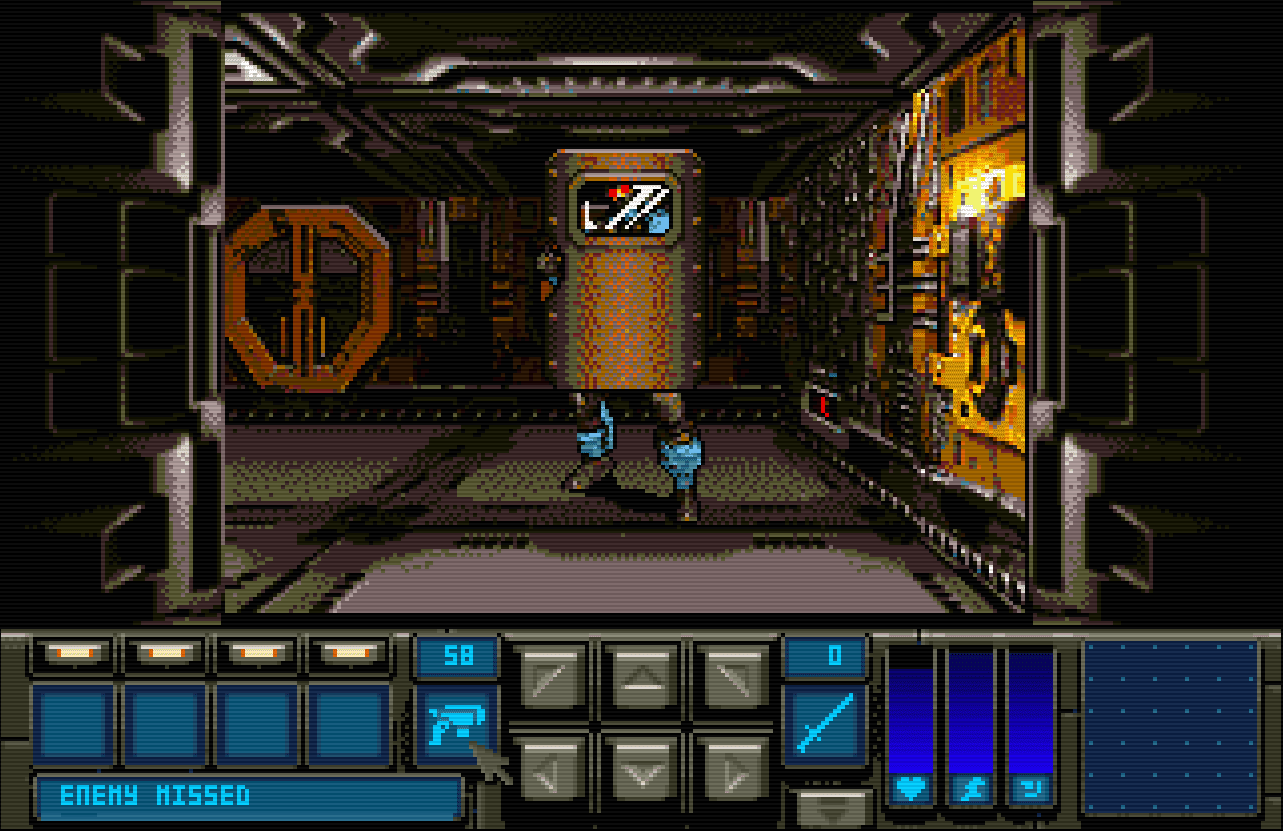The width and height of the screenshot is (1283, 831).
Task: Click the heart icon below the health bar
Action: pyautogui.click(x=913, y=791)
